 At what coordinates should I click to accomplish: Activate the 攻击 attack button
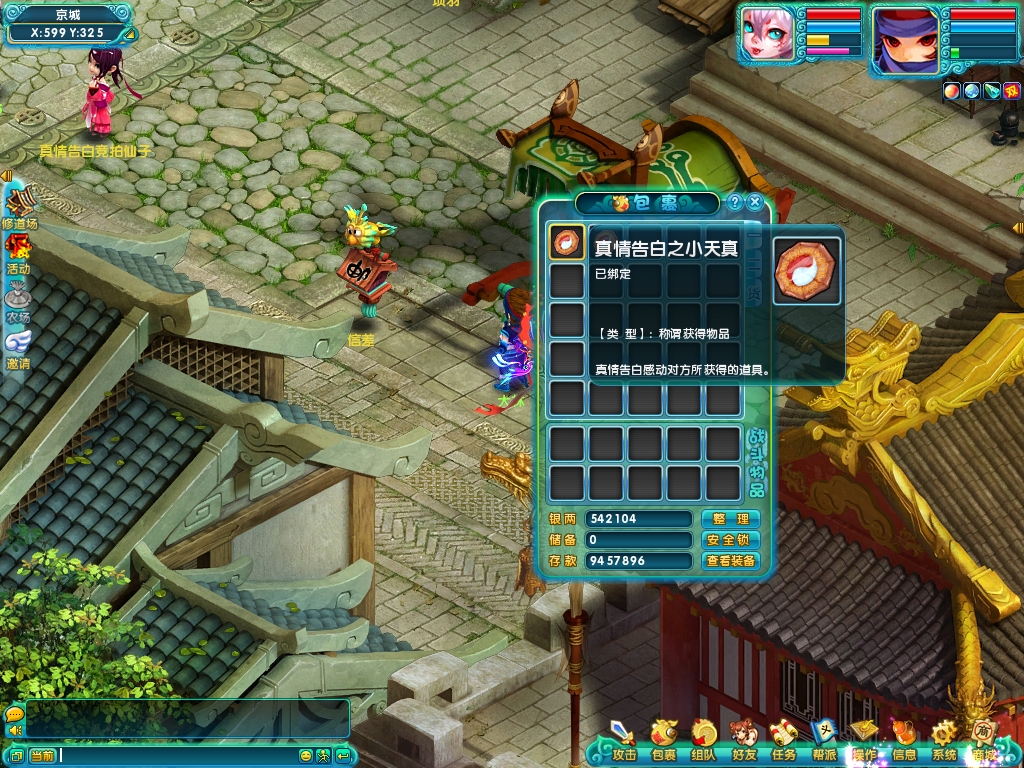(x=623, y=738)
